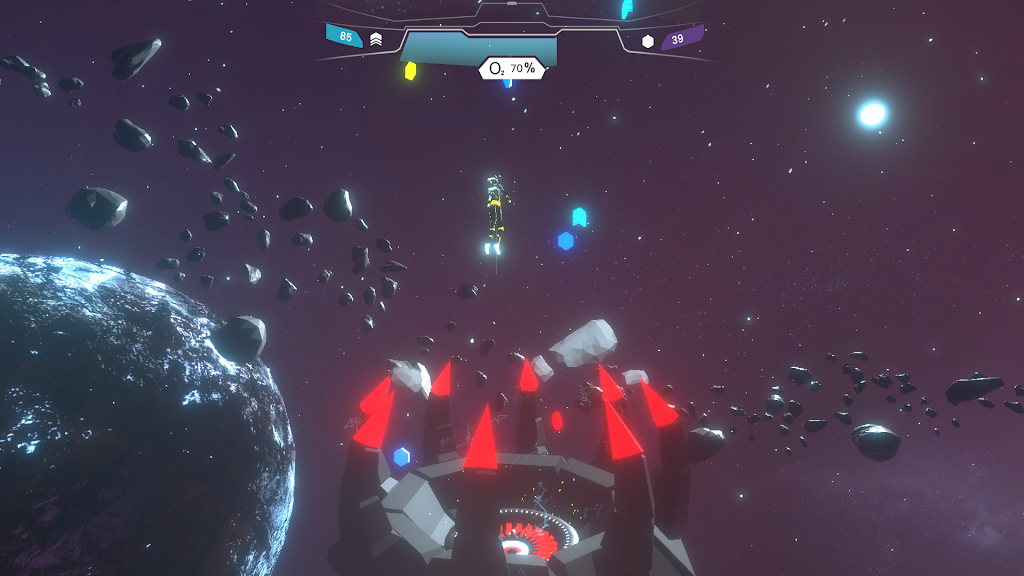The height and width of the screenshot is (576, 1024).
Task: Select the white hexagon crystal counter icon
Action: point(648,41)
